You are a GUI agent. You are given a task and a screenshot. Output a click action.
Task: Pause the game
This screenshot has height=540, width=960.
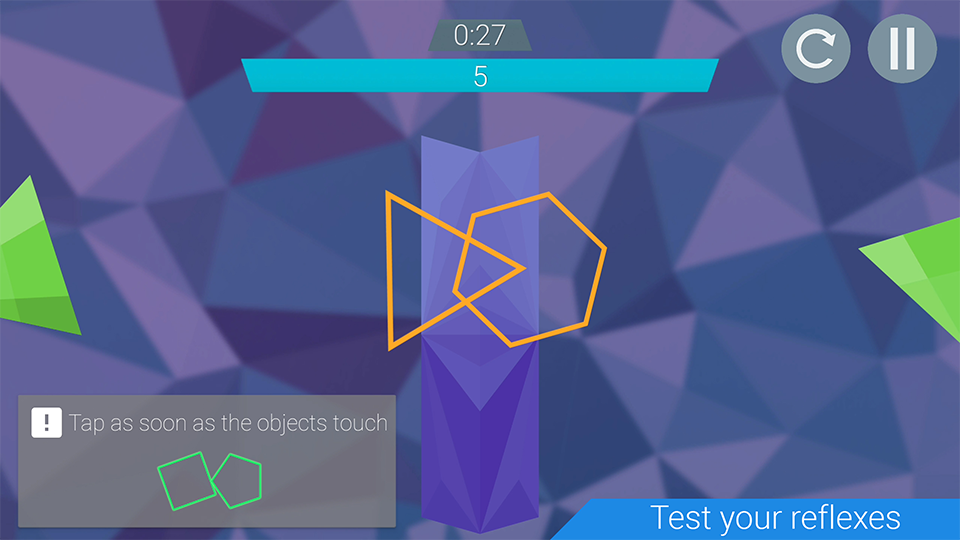point(902,49)
